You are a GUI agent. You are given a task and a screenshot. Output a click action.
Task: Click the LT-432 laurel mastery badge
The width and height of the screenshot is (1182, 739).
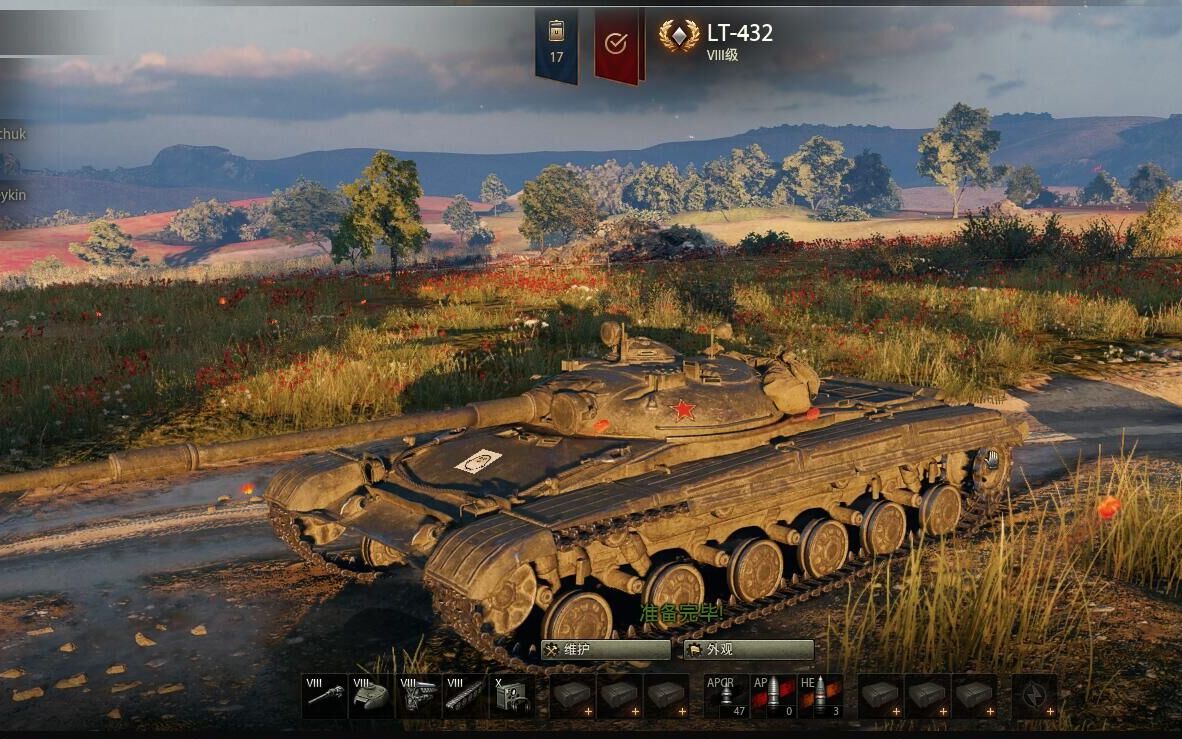pos(679,37)
